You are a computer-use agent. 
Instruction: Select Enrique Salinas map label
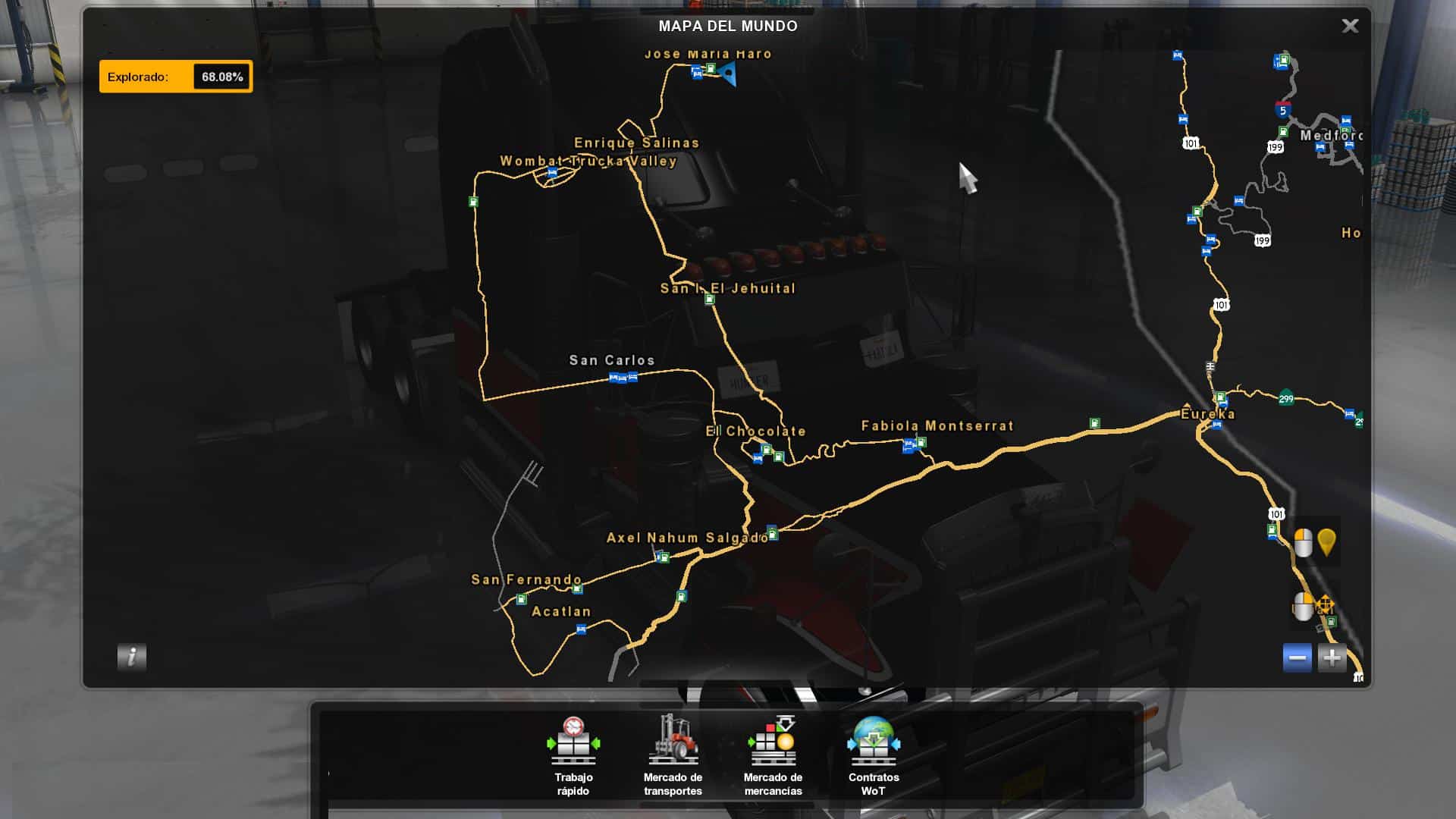(636, 143)
